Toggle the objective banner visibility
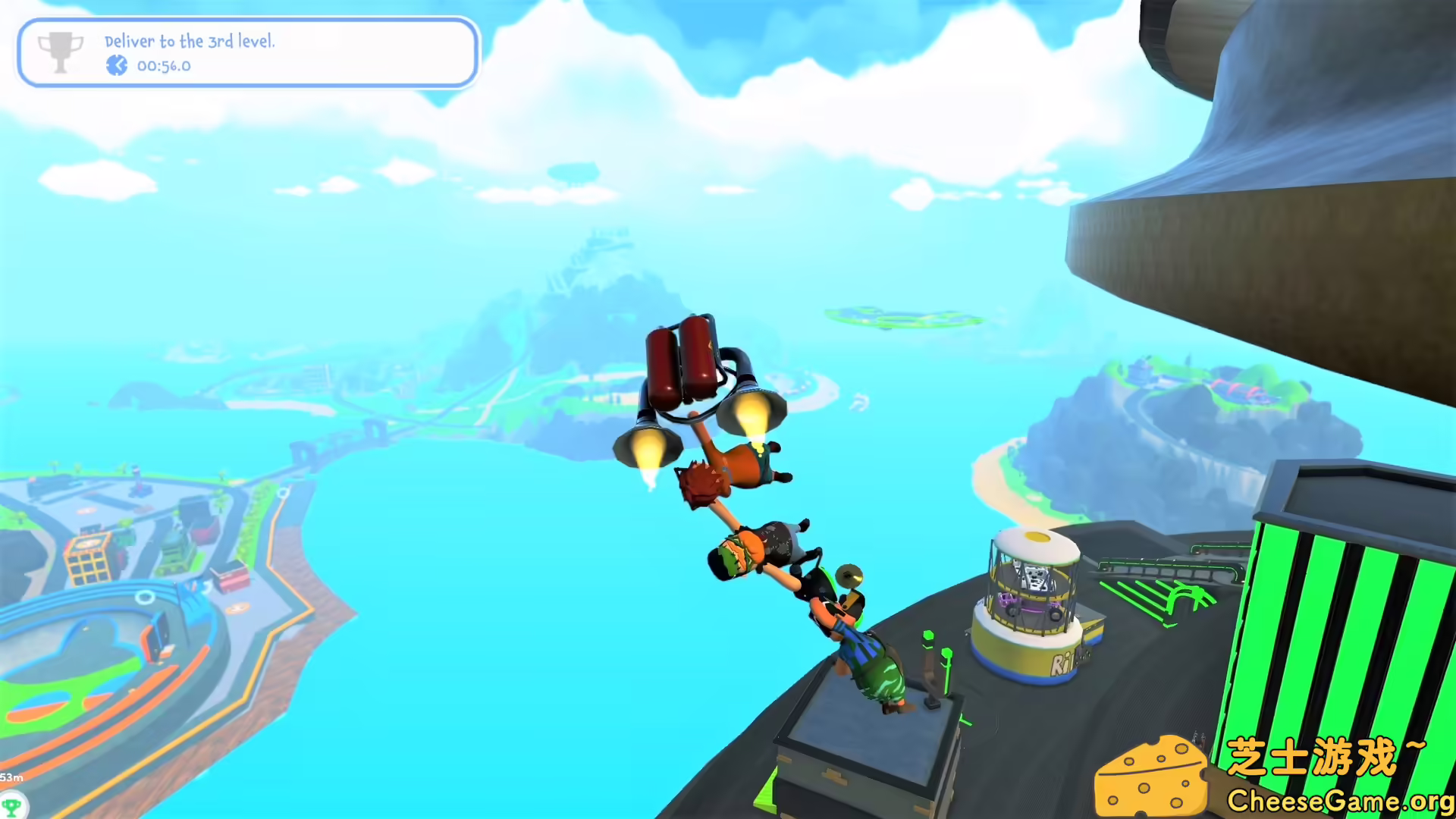Screen dimensions: 1456x819 pyautogui.click(x=248, y=53)
